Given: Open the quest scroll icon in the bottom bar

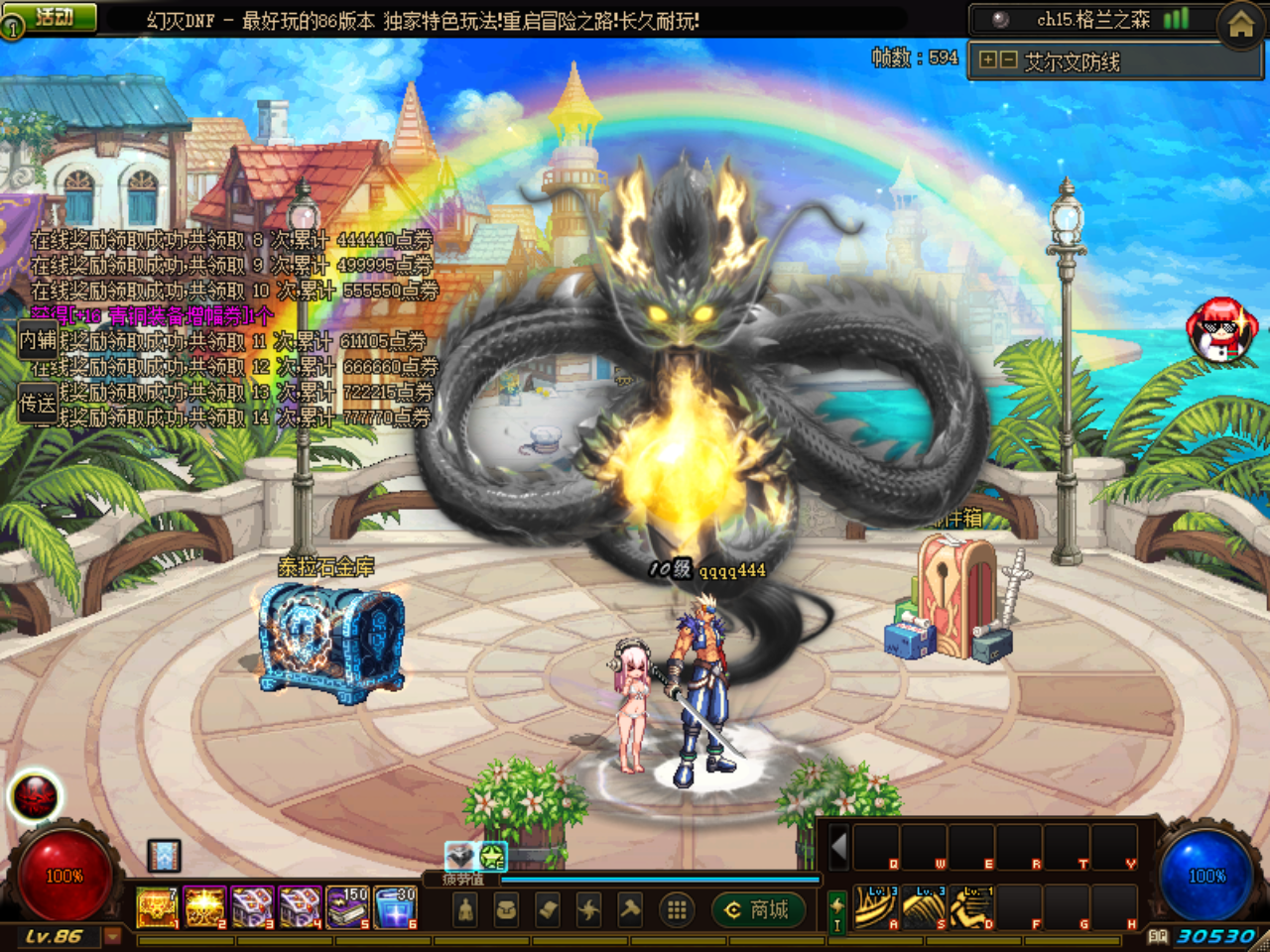Looking at the screenshot, I should point(549,909).
